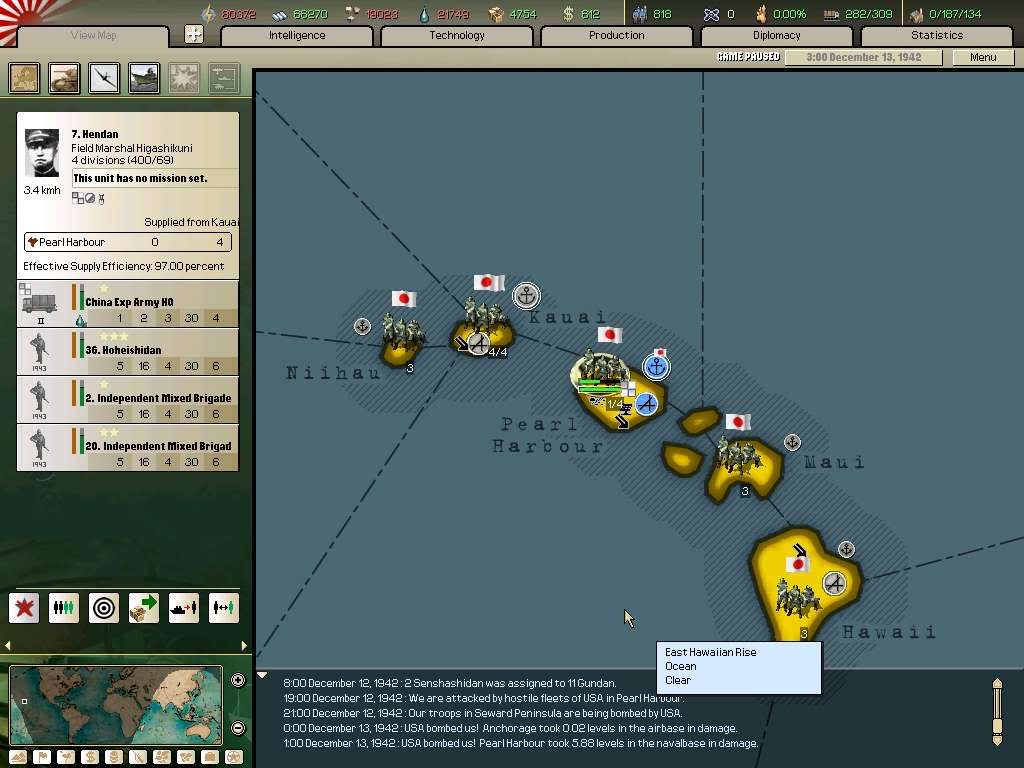1024x768 pixels.
Task: Click the bullseye target order button
Action: pyautogui.click(x=104, y=607)
